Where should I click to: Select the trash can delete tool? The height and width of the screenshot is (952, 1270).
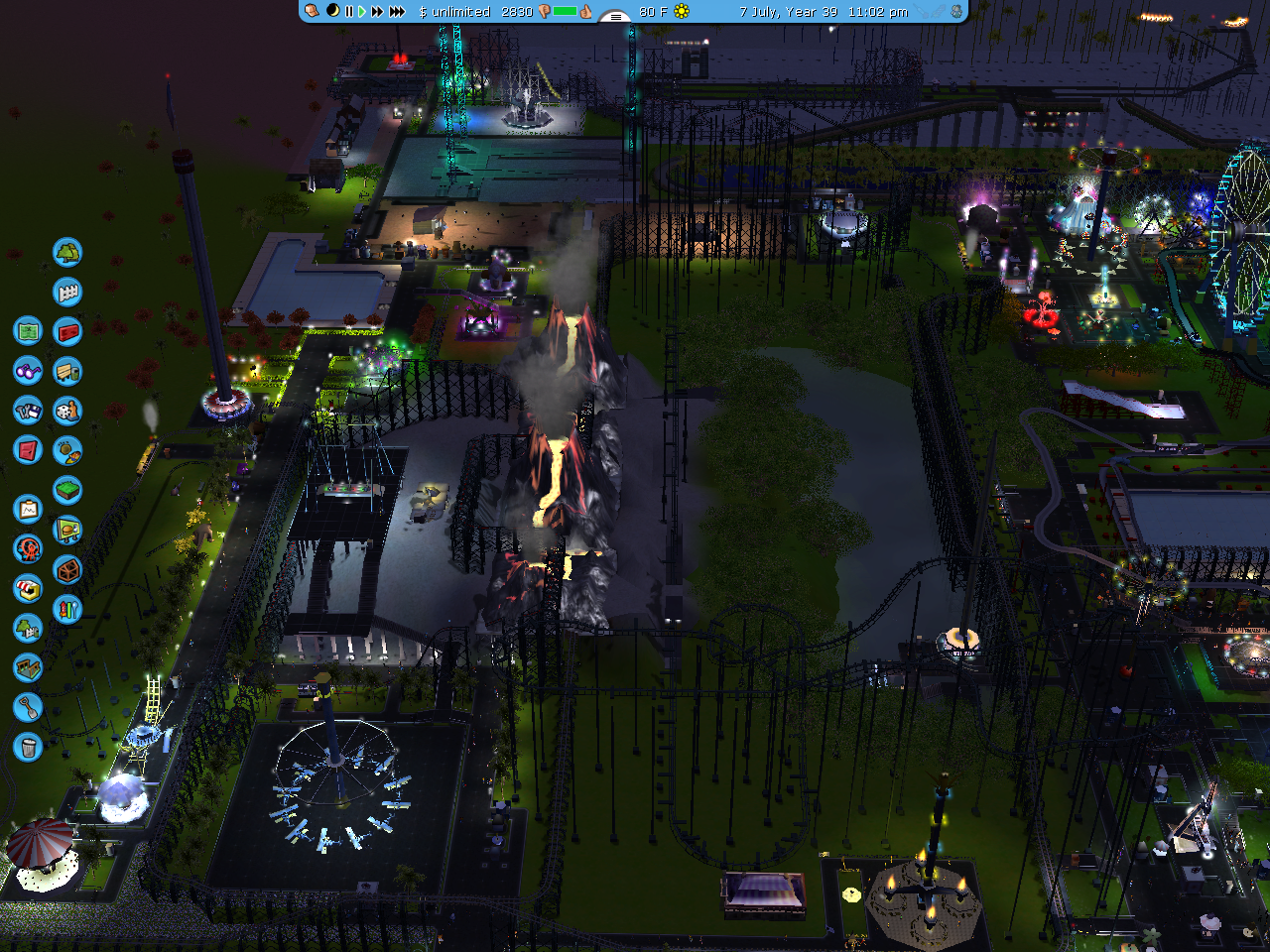pyautogui.click(x=28, y=747)
